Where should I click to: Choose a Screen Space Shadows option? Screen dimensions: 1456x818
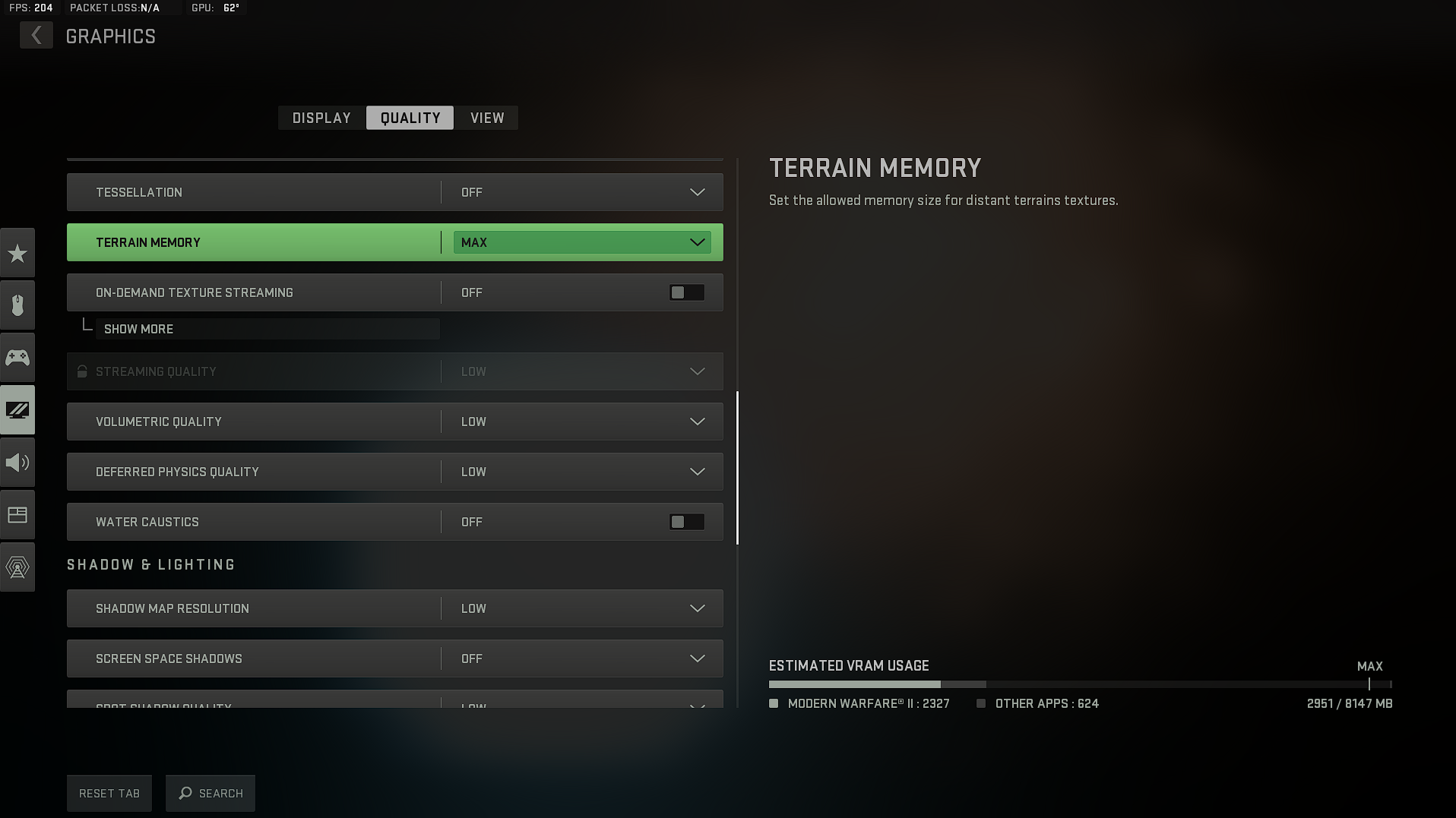[x=582, y=659]
